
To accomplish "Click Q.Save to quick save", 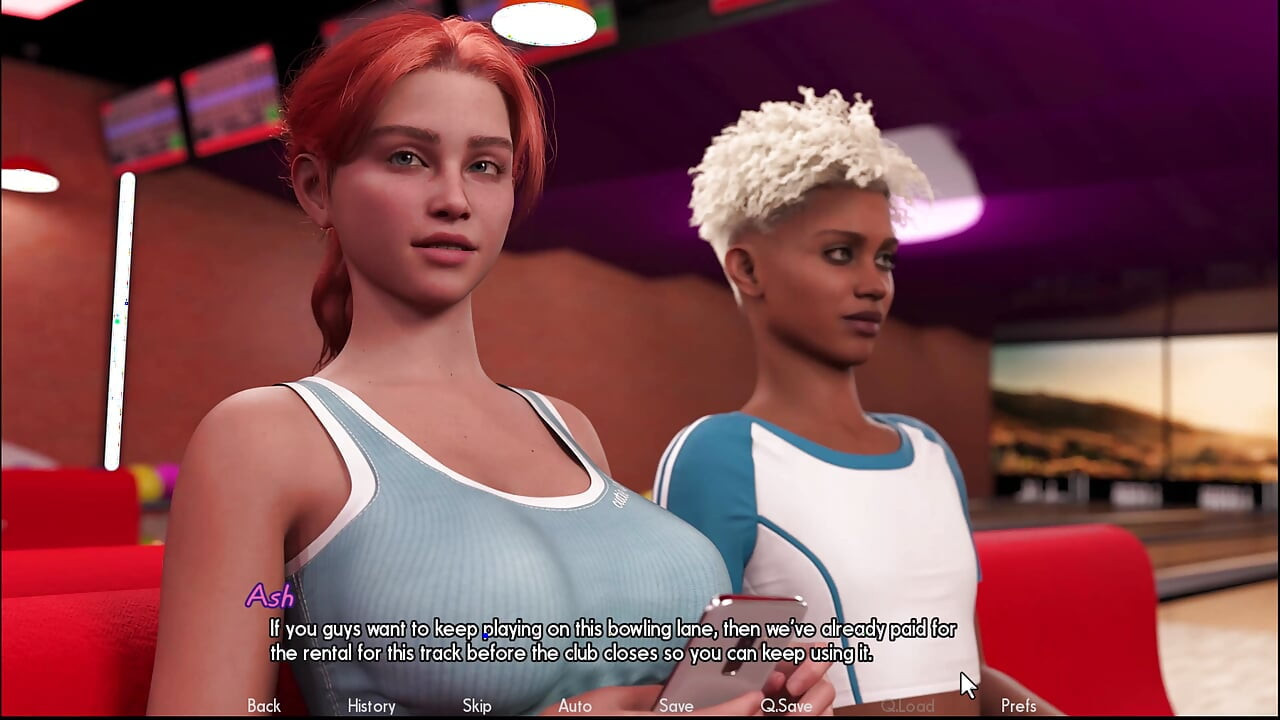I will click(x=786, y=706).
